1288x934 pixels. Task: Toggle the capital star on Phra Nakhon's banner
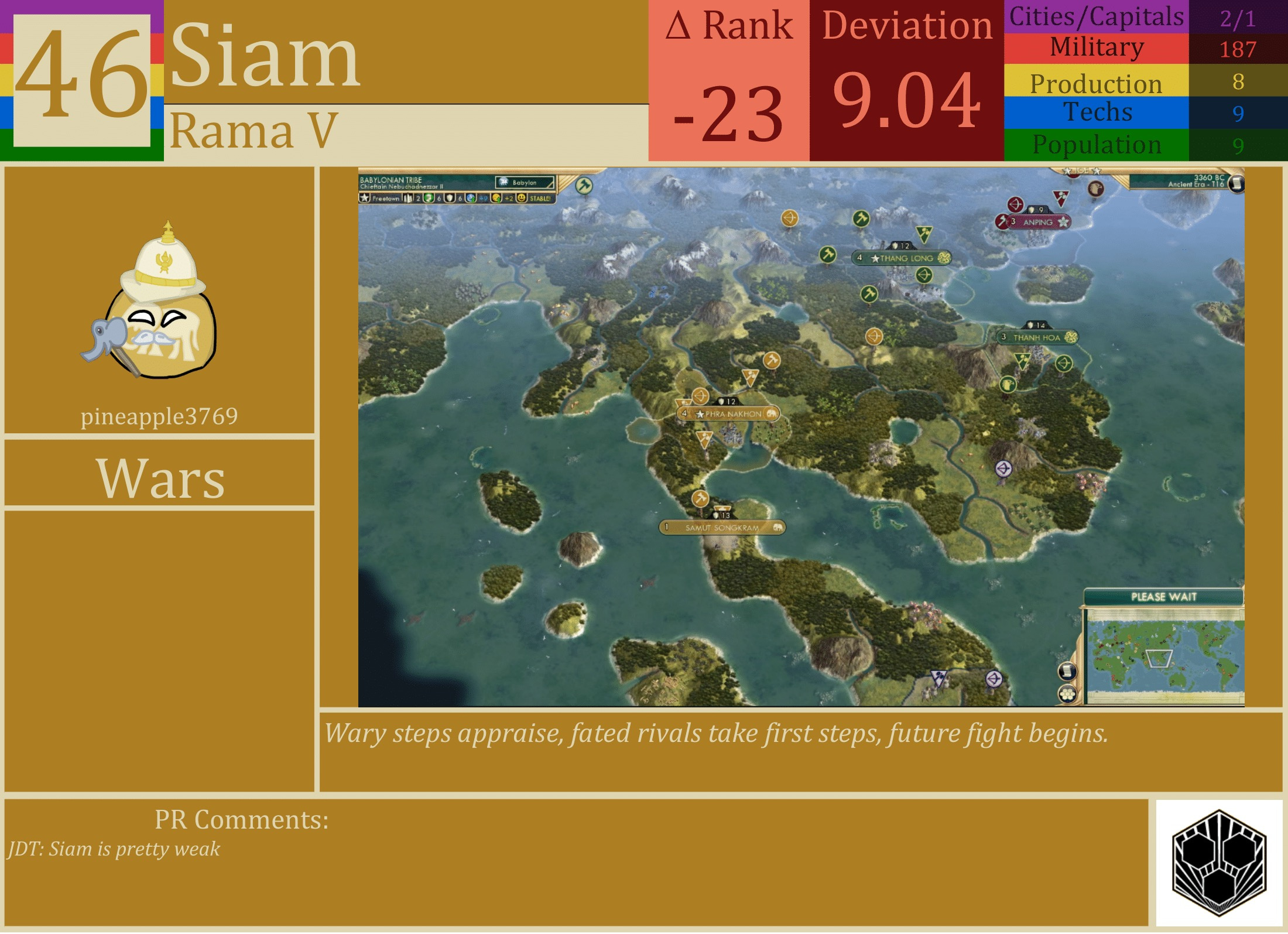pyautogui.click(x=700, y=415)
